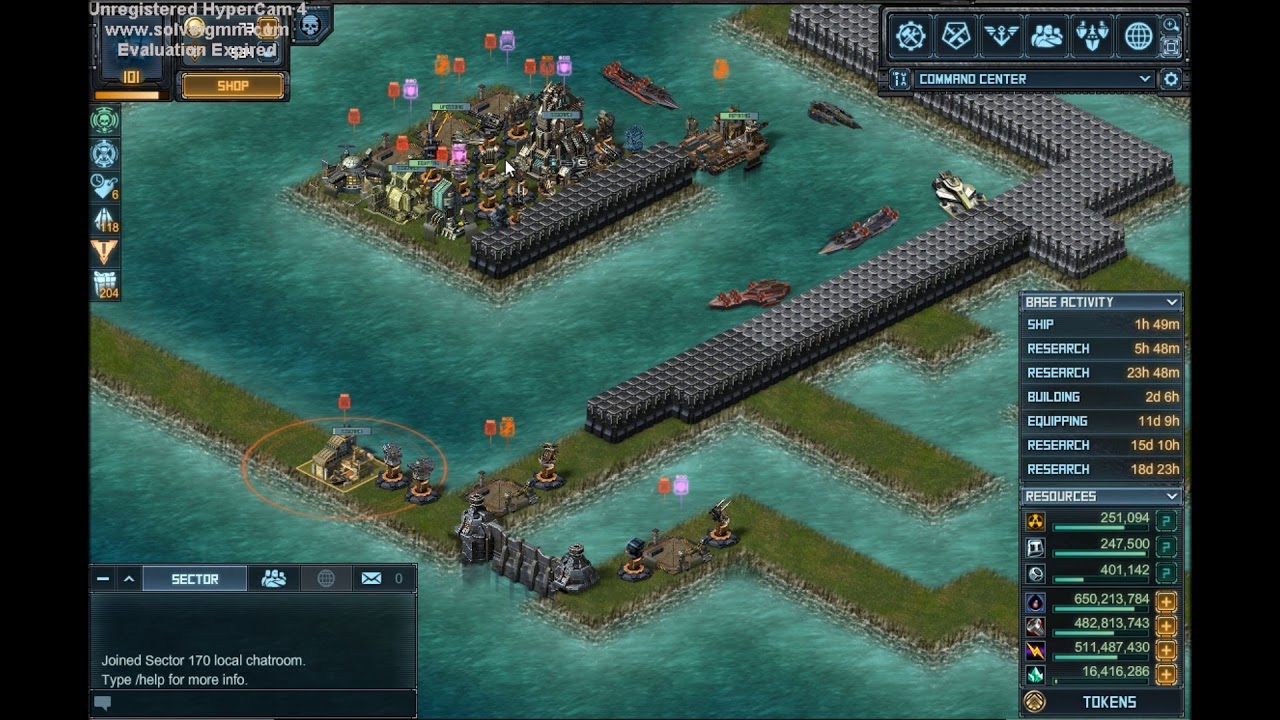Image resolution: width=1280 pixels, height=720 pixels.
Task: Expand the Command Center dropdown
Action: pos(1145,79)
